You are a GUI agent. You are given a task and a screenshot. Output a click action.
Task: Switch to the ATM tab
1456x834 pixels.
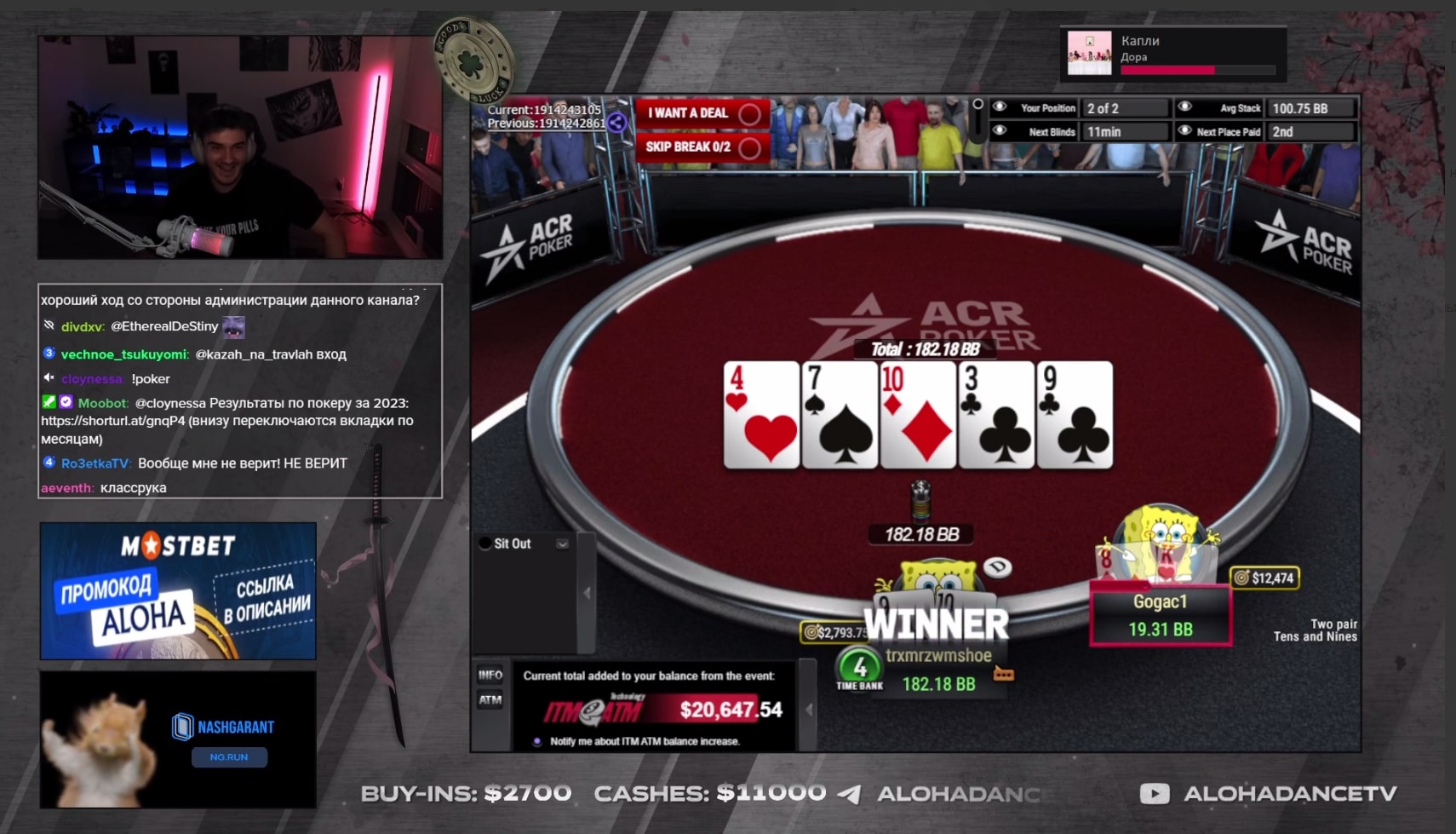point(491,700)
